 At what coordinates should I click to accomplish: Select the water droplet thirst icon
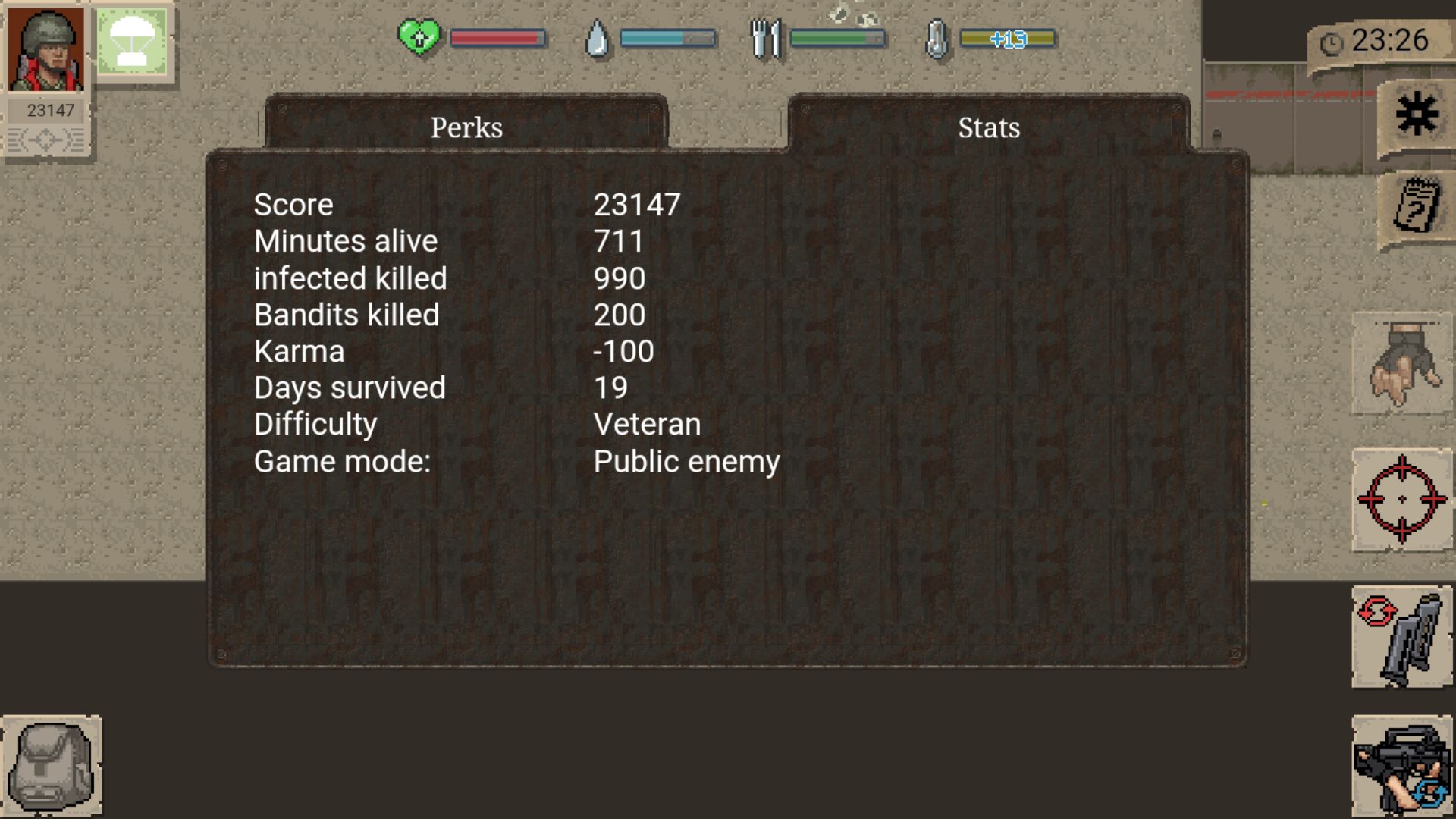tap(598, 36)
